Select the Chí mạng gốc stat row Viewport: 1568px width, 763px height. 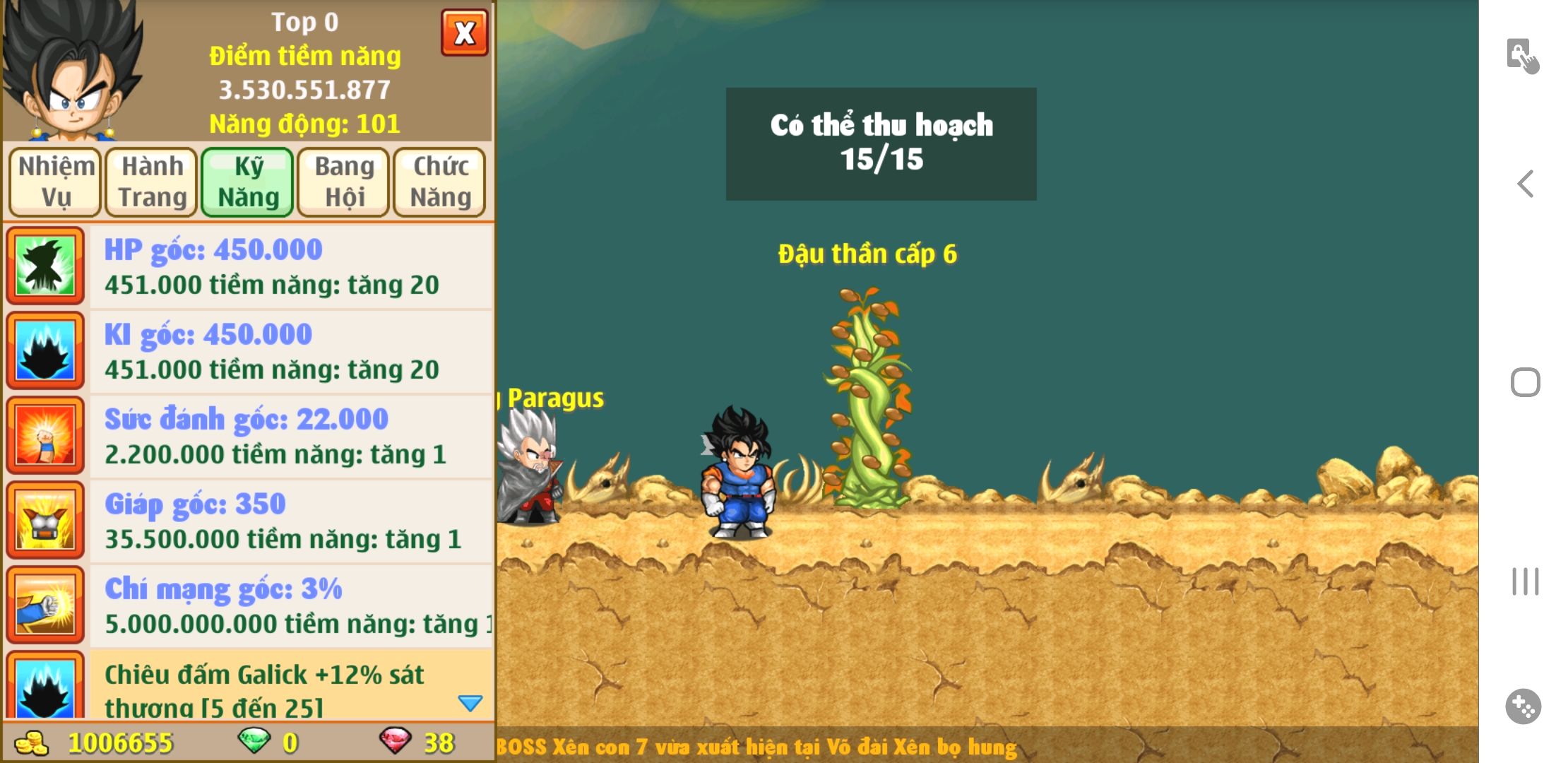[290, 606]
